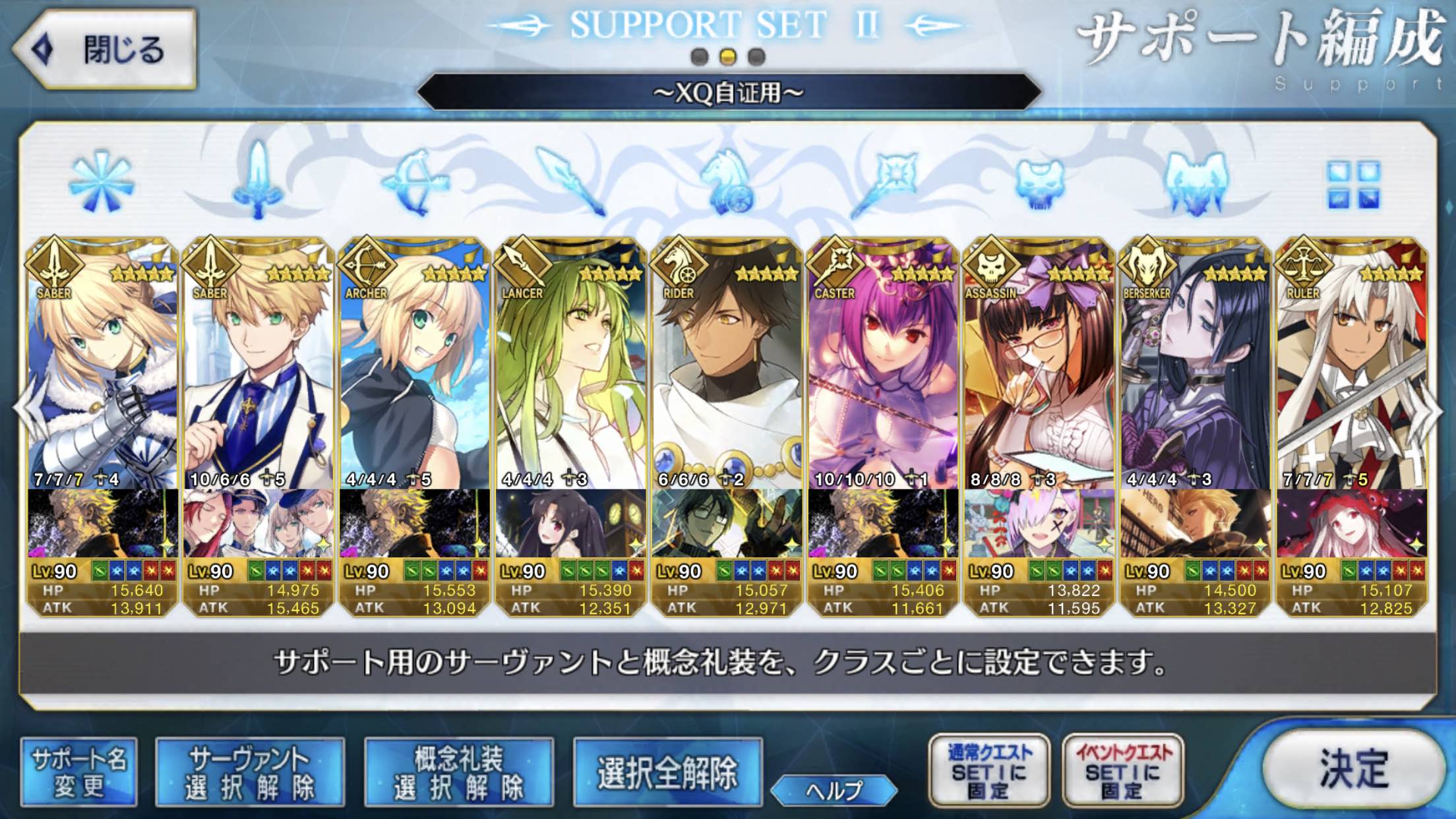
Task: Clear servant selection with サーヴァント選択解除
Action: [250, 772]
